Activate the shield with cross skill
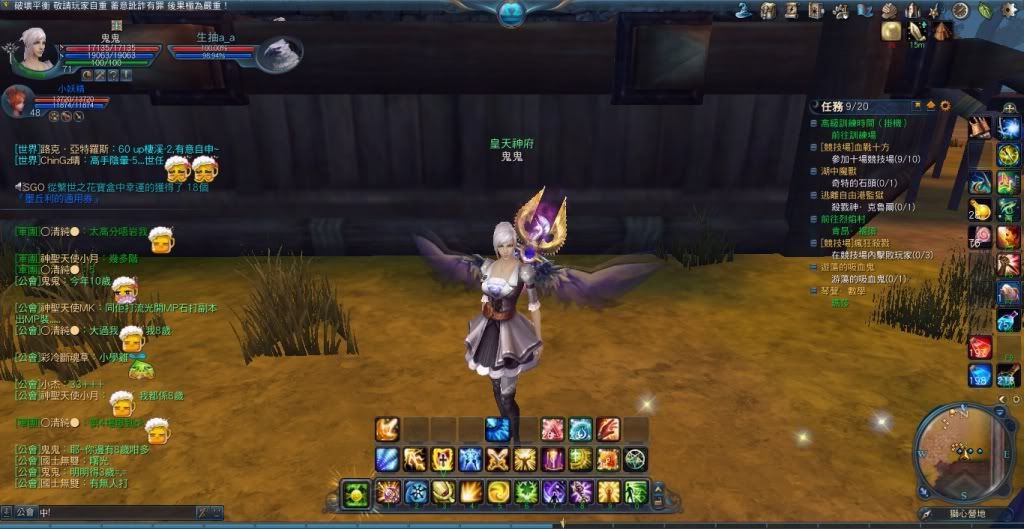This screenshot has width=1024, height=529. (442, 459)
